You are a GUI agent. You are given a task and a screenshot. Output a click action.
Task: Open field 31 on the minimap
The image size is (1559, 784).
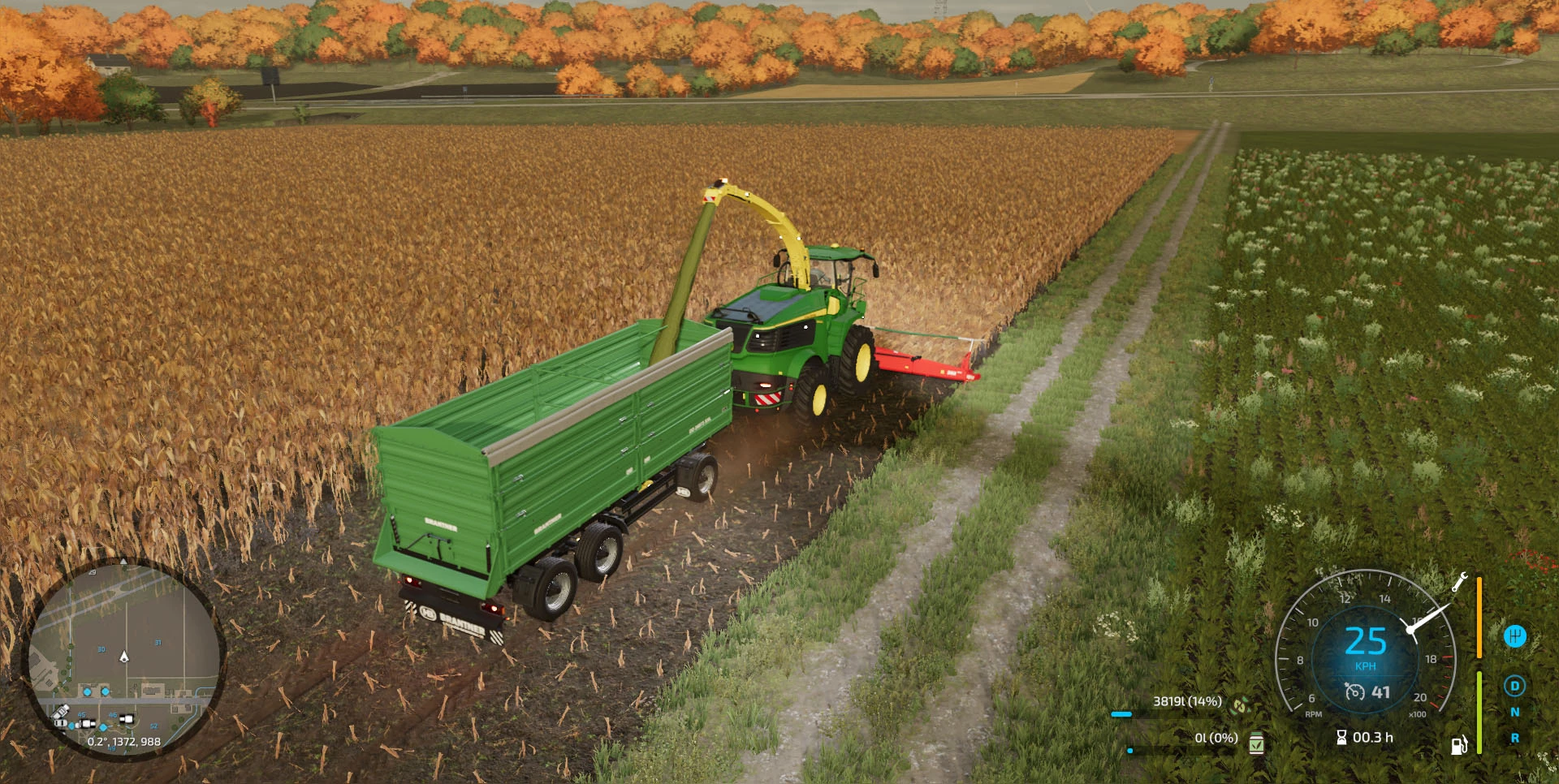[x=158, y=642]
